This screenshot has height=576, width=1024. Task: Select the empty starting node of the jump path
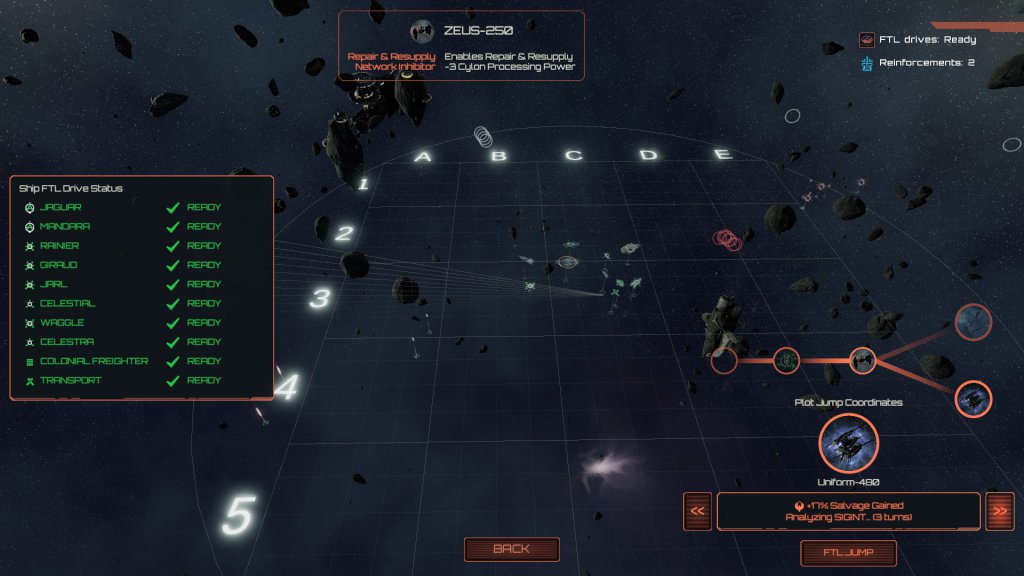[x=724, y=360]
